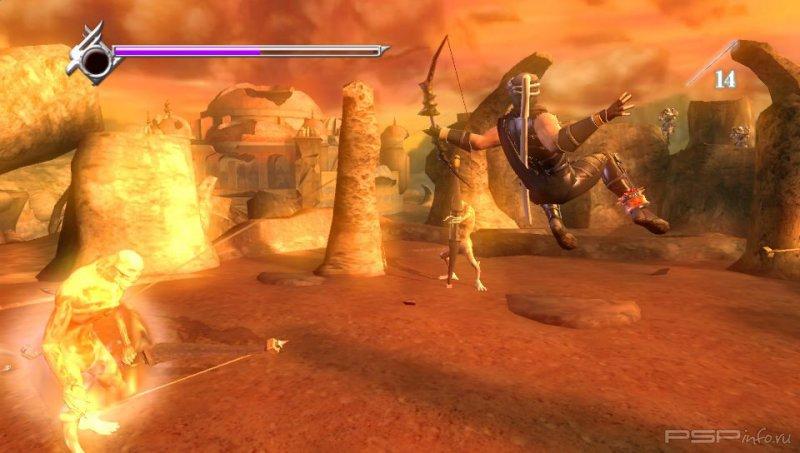Click the ninja emblem orb icon
The height and width of the screenshot is (453, 800).
pos(93,60)
